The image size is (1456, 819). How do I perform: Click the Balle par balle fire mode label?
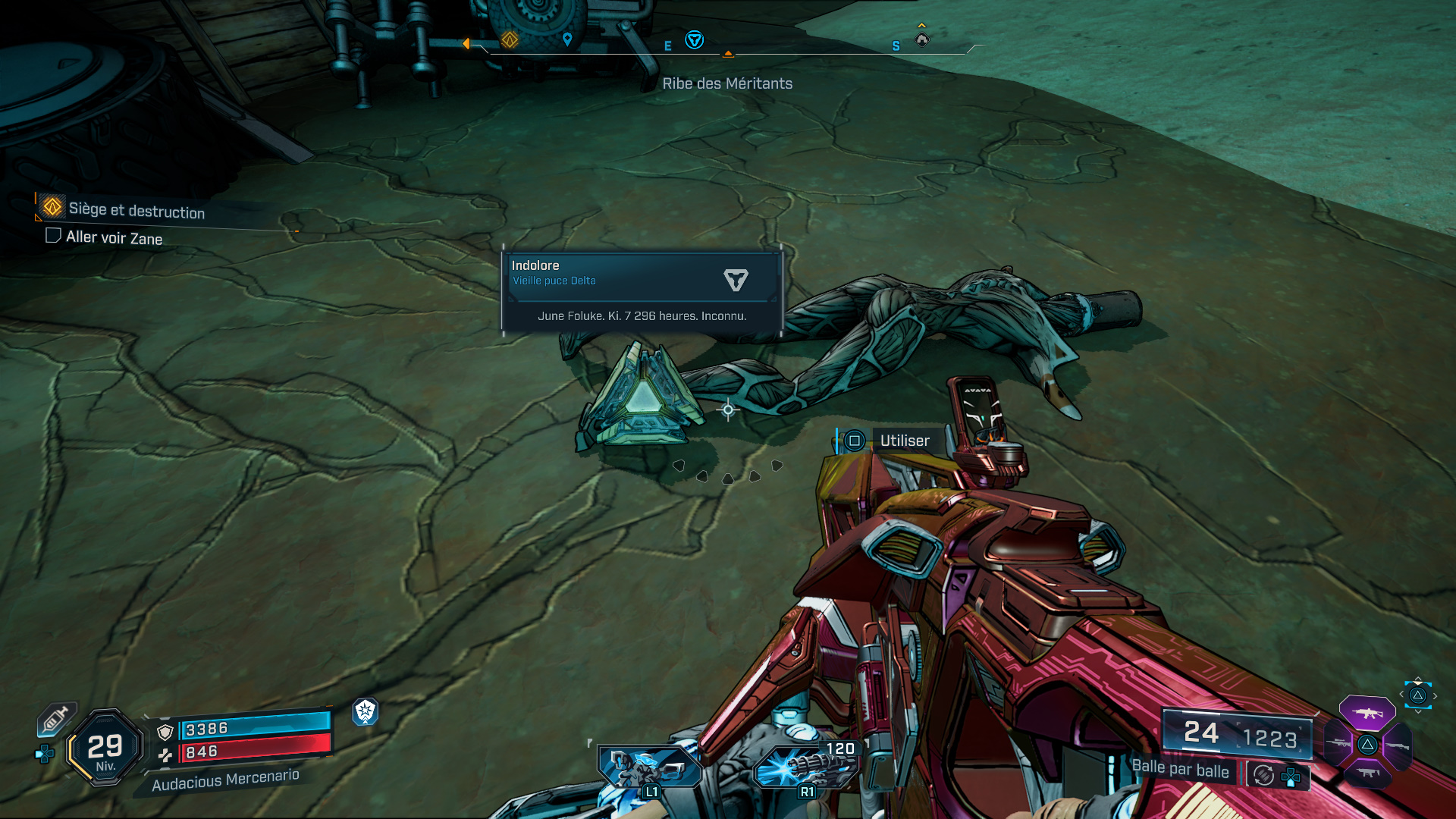click(1180, 768)
